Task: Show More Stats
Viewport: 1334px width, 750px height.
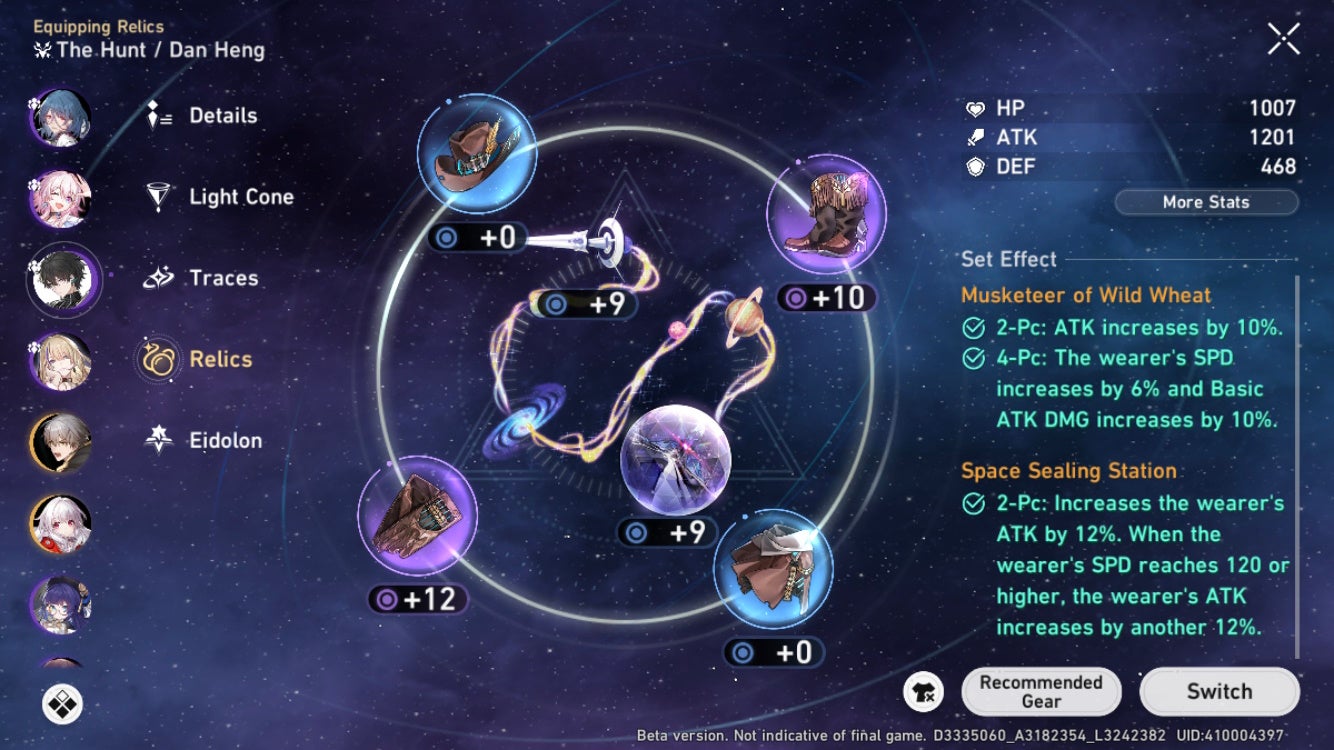Action: tap(1206, 202)
